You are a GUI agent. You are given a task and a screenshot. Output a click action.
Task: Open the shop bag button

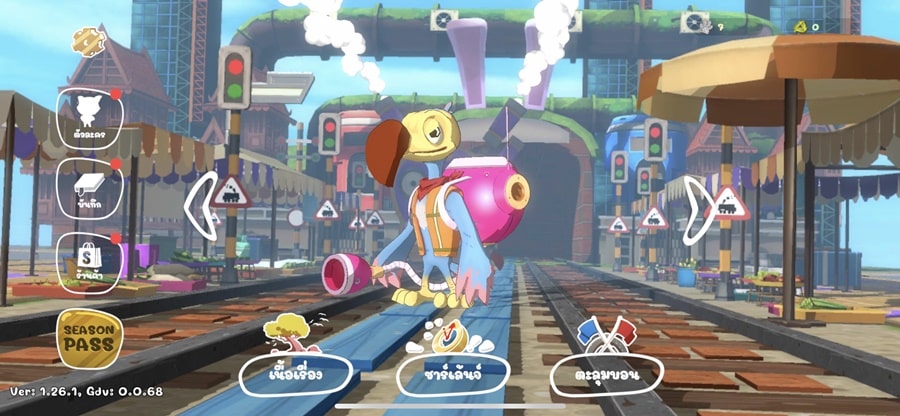click(90, 258)
